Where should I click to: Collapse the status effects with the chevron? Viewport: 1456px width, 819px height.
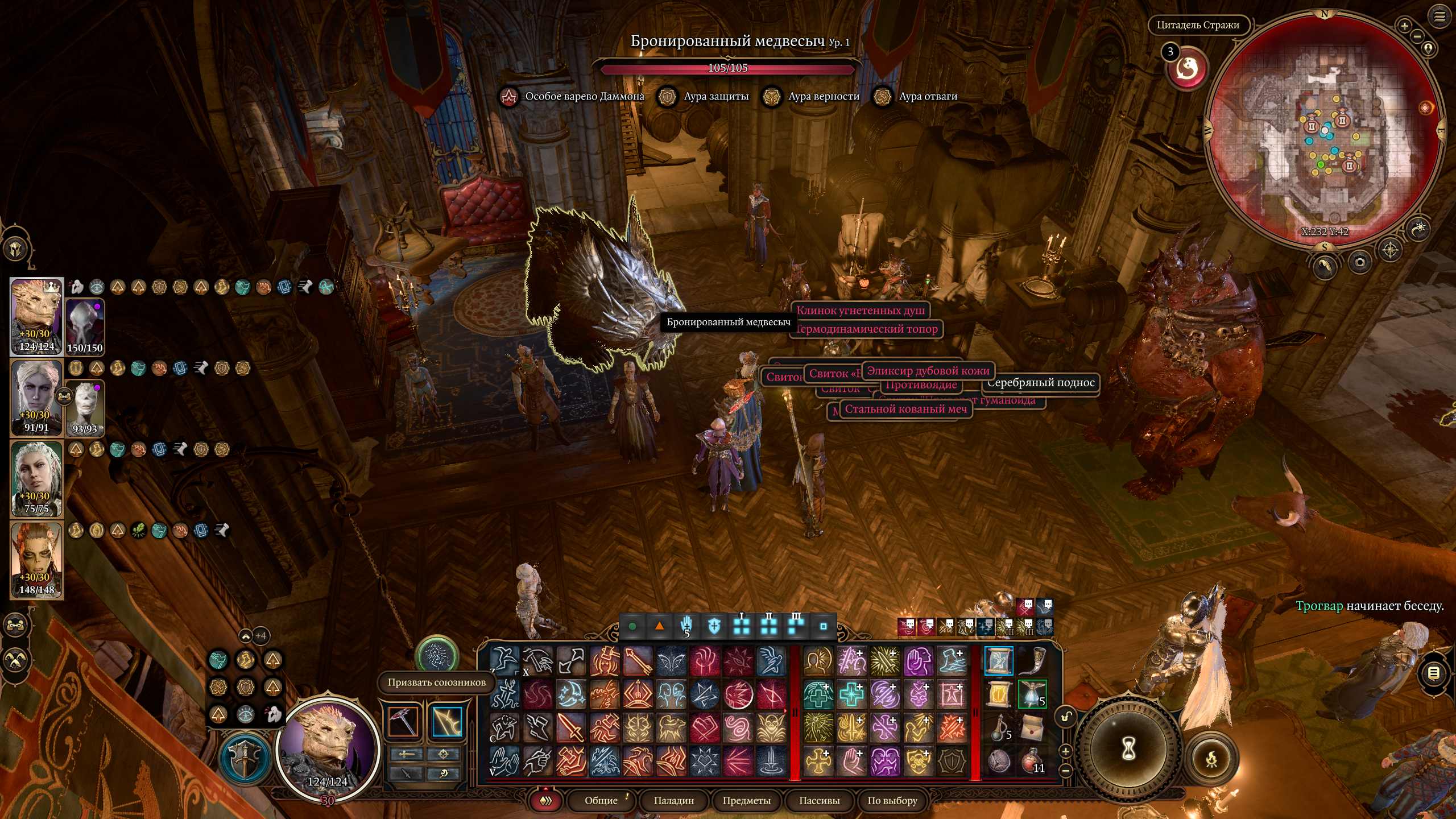[x=246, y=636]
